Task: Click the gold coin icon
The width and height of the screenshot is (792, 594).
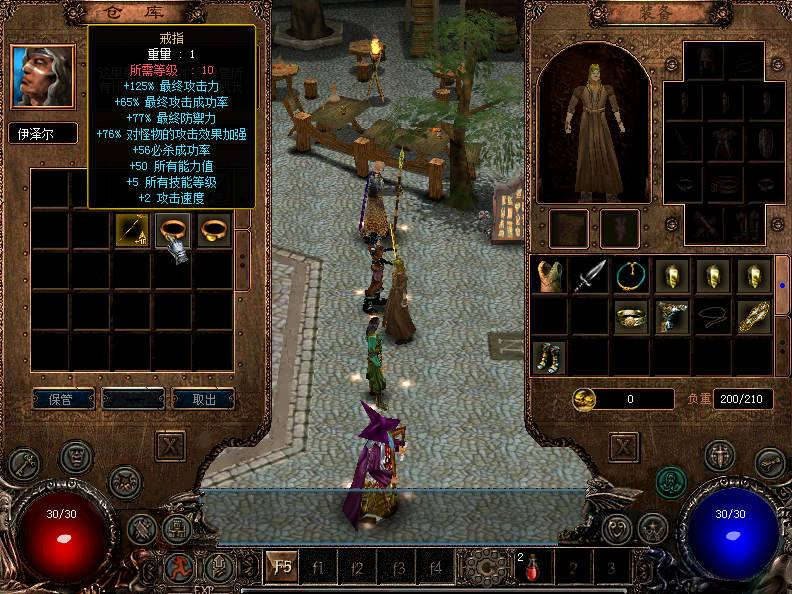Action: [x=585, y=399]
